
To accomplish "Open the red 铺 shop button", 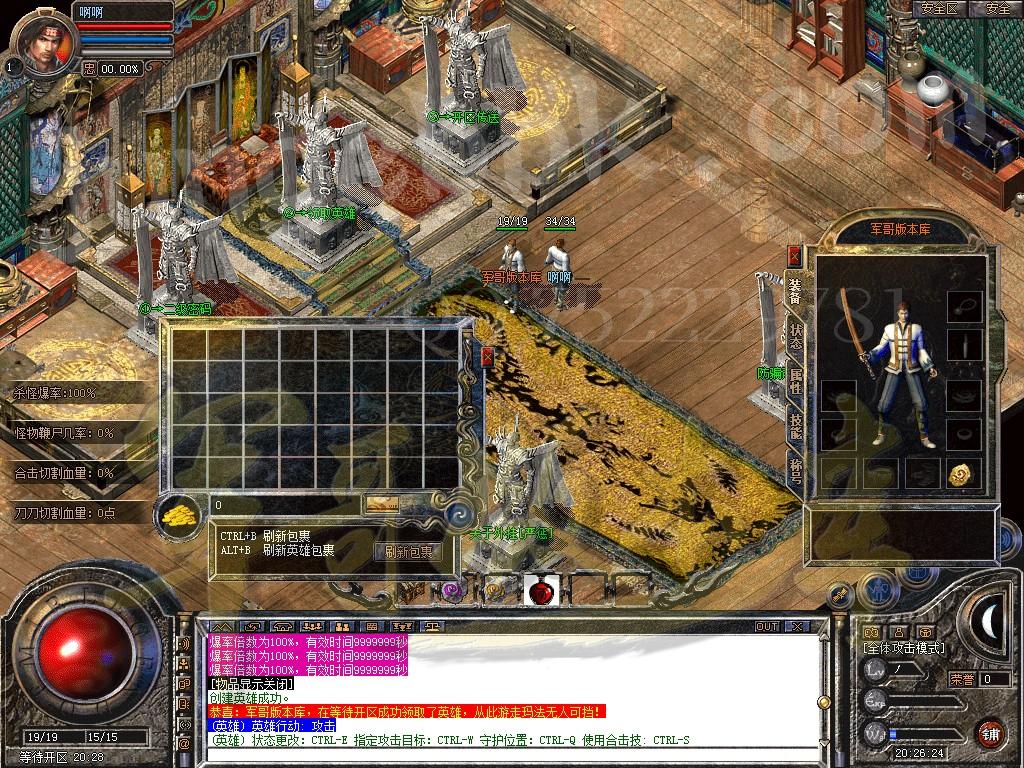I will pos(990,733).
